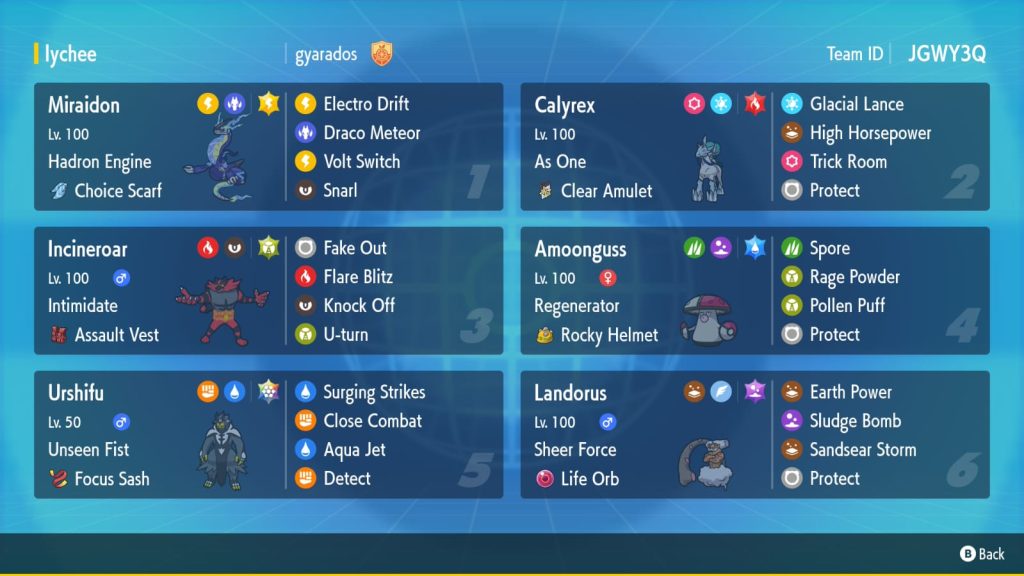The height and width of the screenshot is (576, 1024).
Task: Select Urshifu's Focus Sash held item
Action: [x=111, y=479]
